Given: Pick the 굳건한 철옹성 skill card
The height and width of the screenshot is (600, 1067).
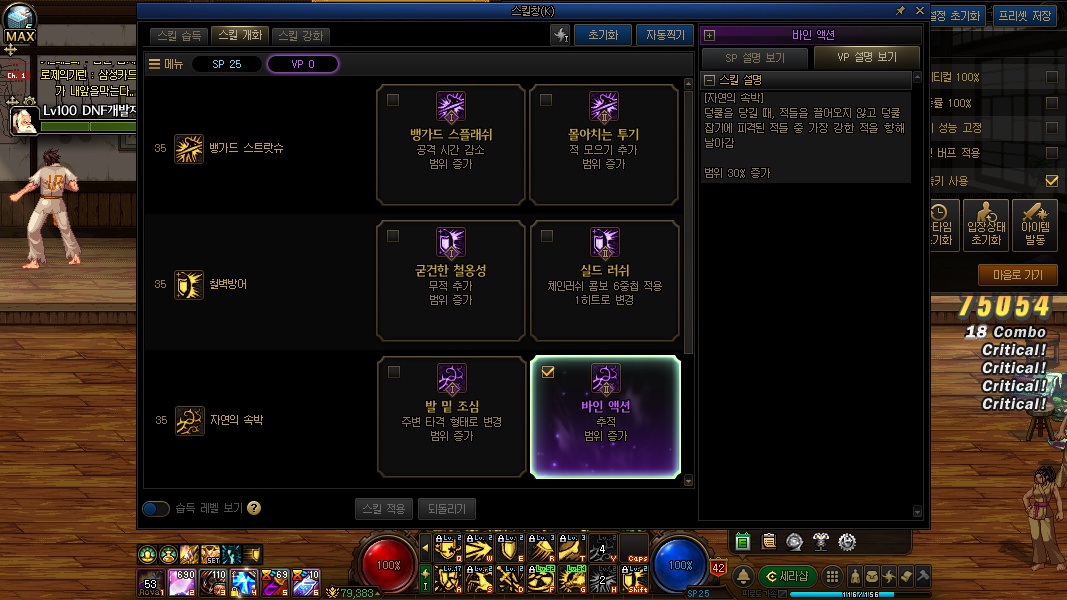Looking at the screenshot, I should tap(451, 280).
